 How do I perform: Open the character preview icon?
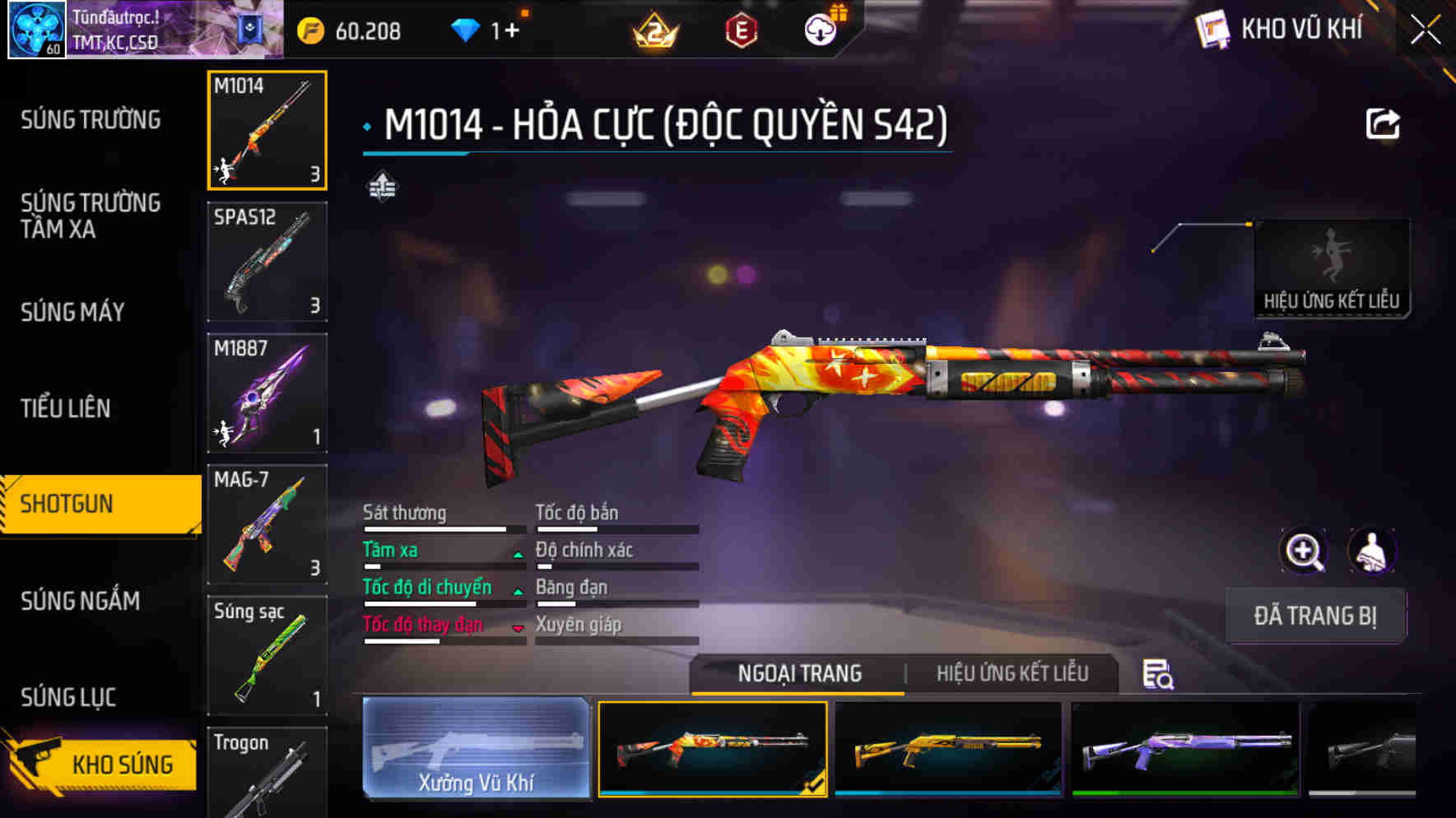1374,551
